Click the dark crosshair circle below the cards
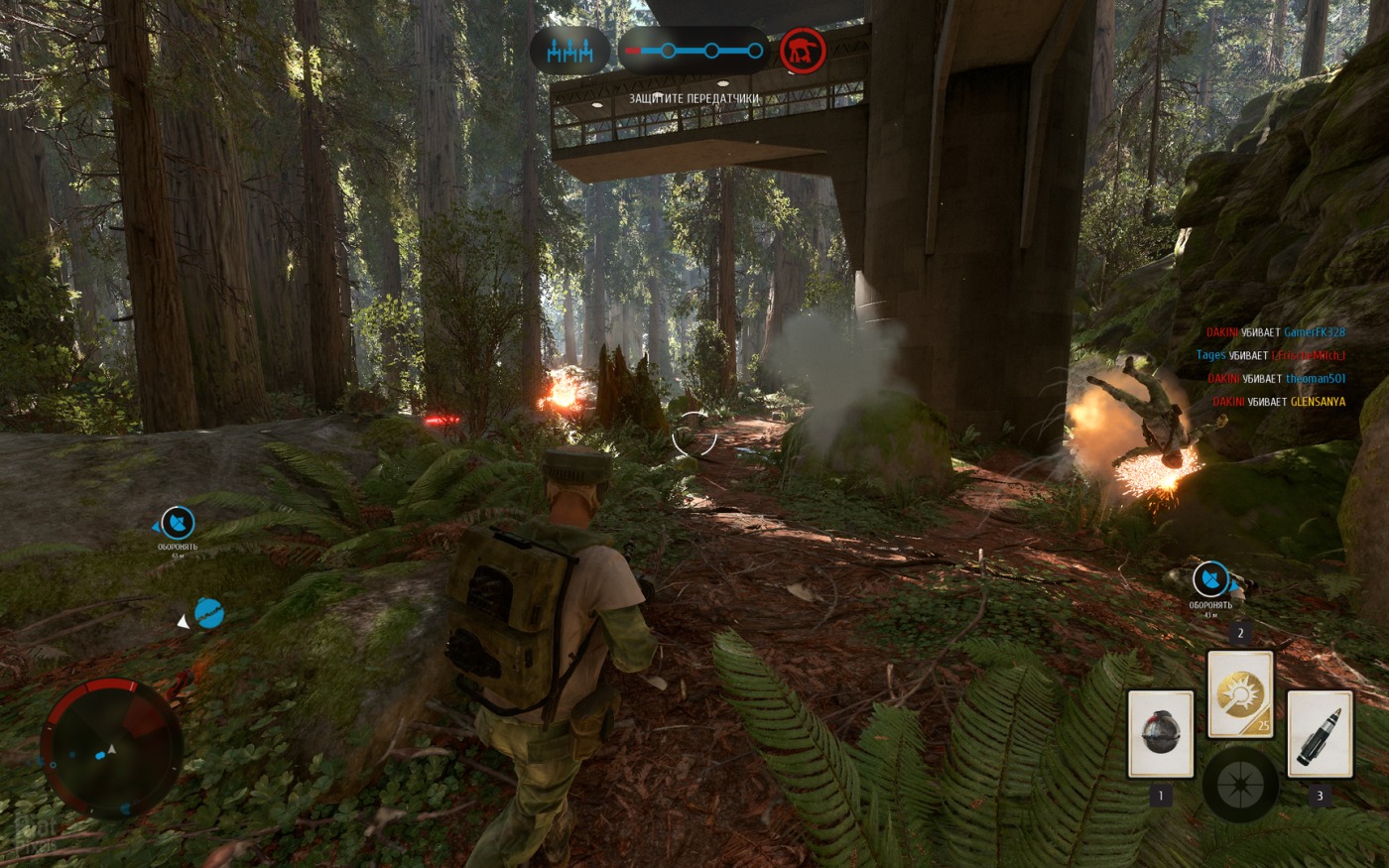The width and height of the screenshot is (1389, 868). point(1240,784)
